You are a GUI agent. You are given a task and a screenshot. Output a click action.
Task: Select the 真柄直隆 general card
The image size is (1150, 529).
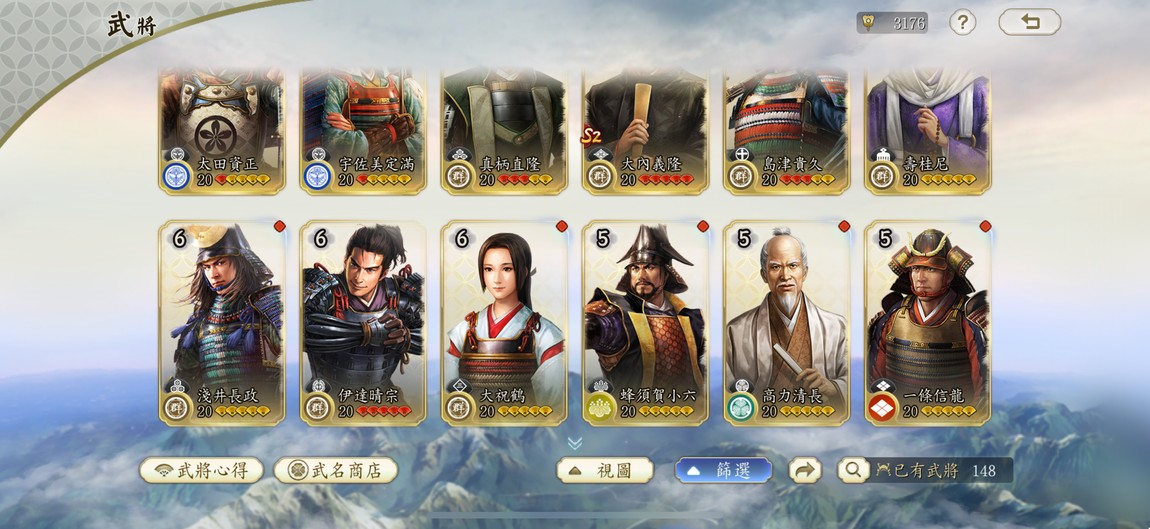point(504,130)
